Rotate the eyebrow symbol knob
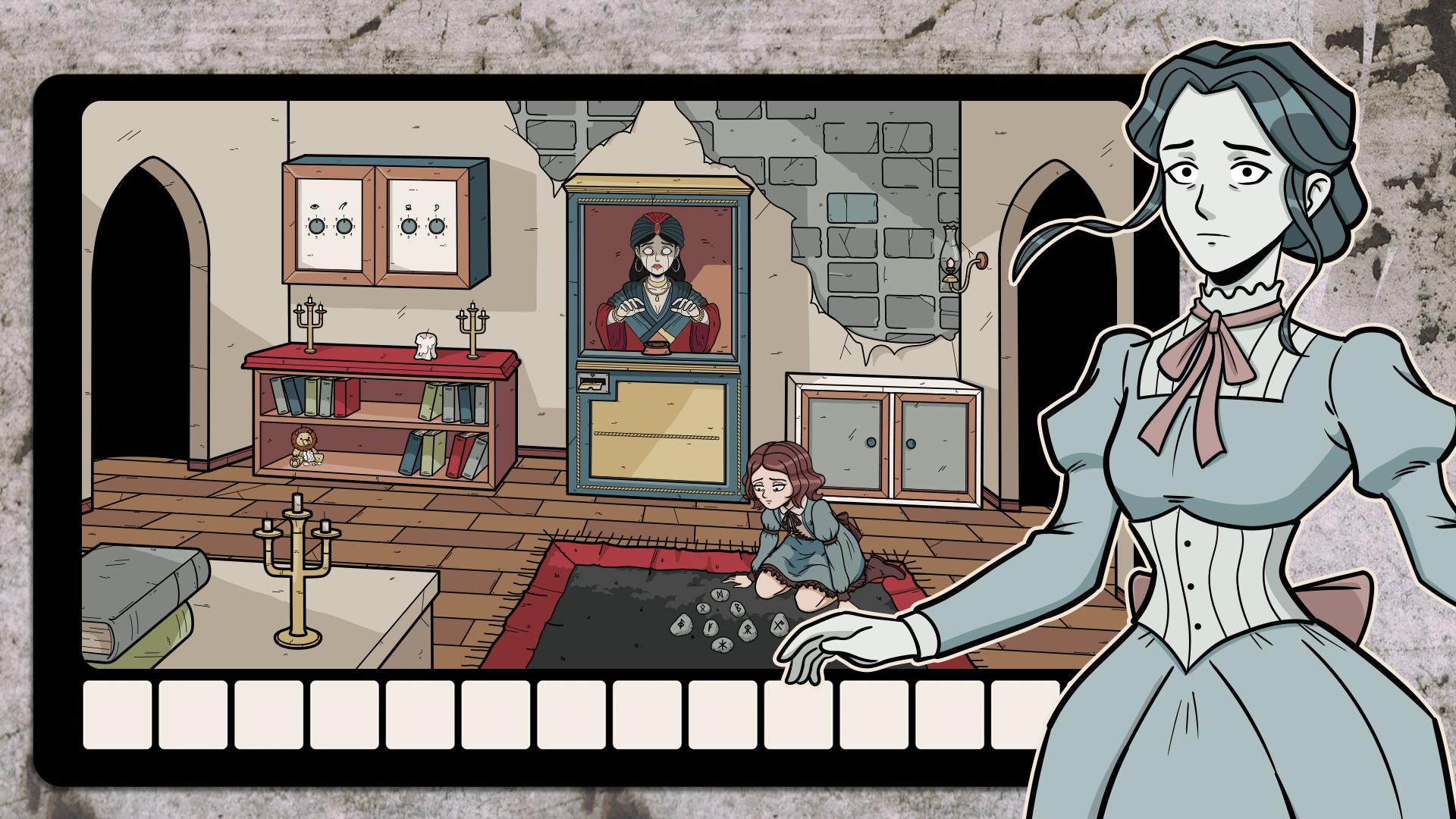The width and height of the screenshot is (1456, 819). tap(344, 227)
